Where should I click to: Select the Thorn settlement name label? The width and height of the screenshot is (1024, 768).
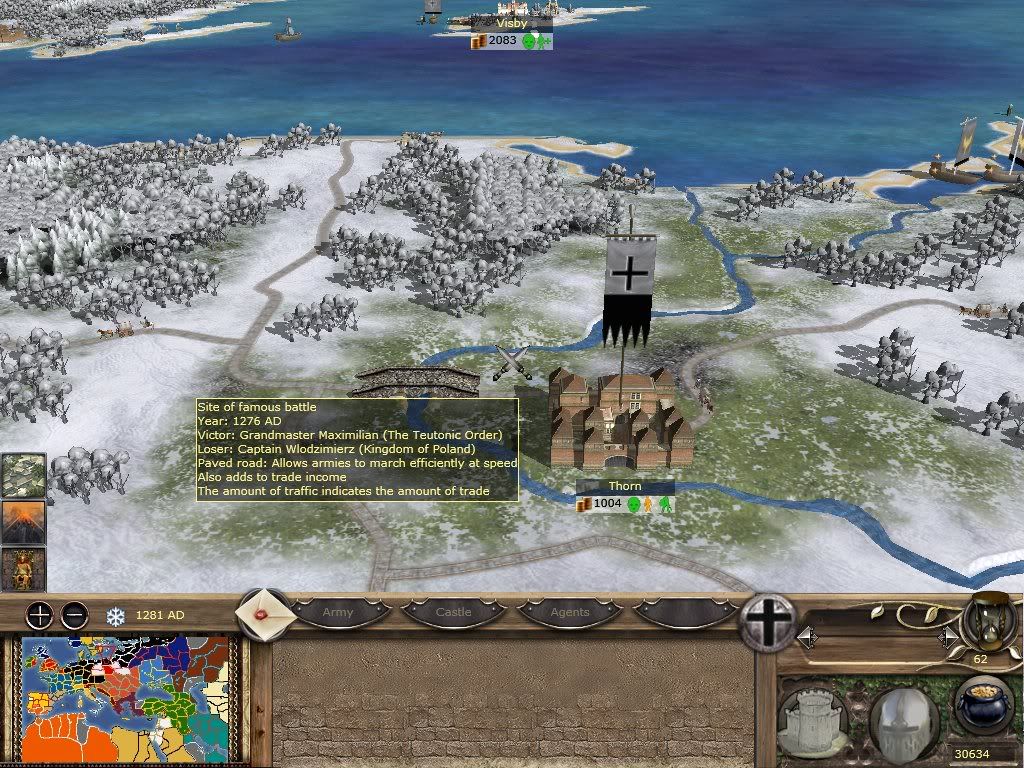point(625,487)
